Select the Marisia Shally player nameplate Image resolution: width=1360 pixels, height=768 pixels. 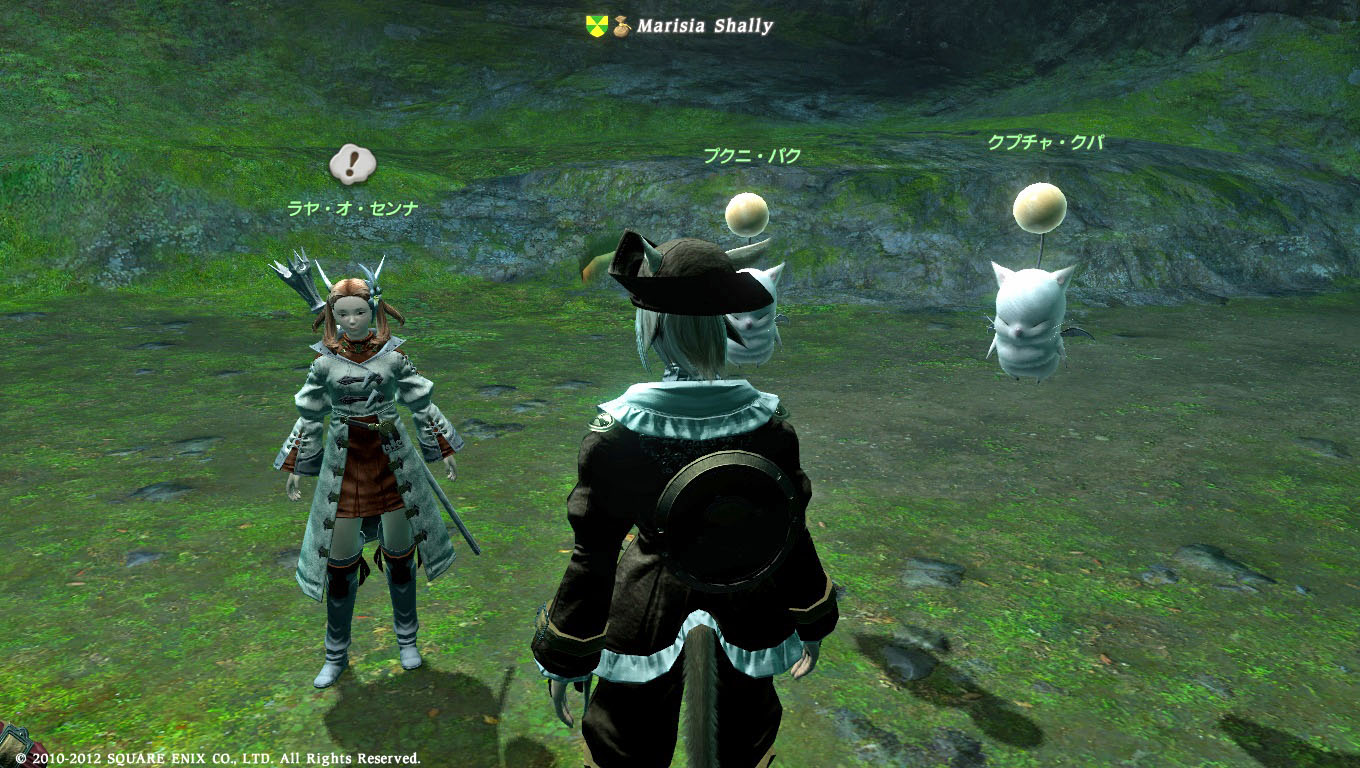(705, 26)
